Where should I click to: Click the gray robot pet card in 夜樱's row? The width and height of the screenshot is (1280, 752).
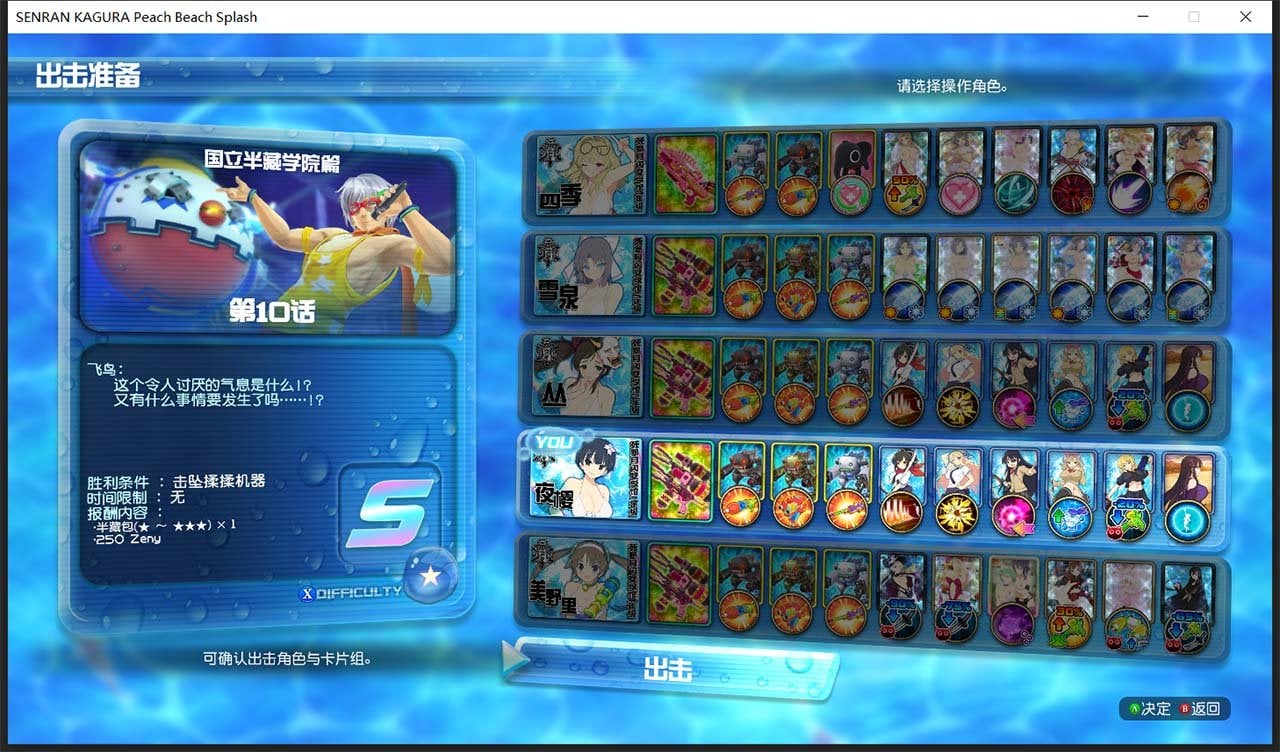[x=847, y=478]
